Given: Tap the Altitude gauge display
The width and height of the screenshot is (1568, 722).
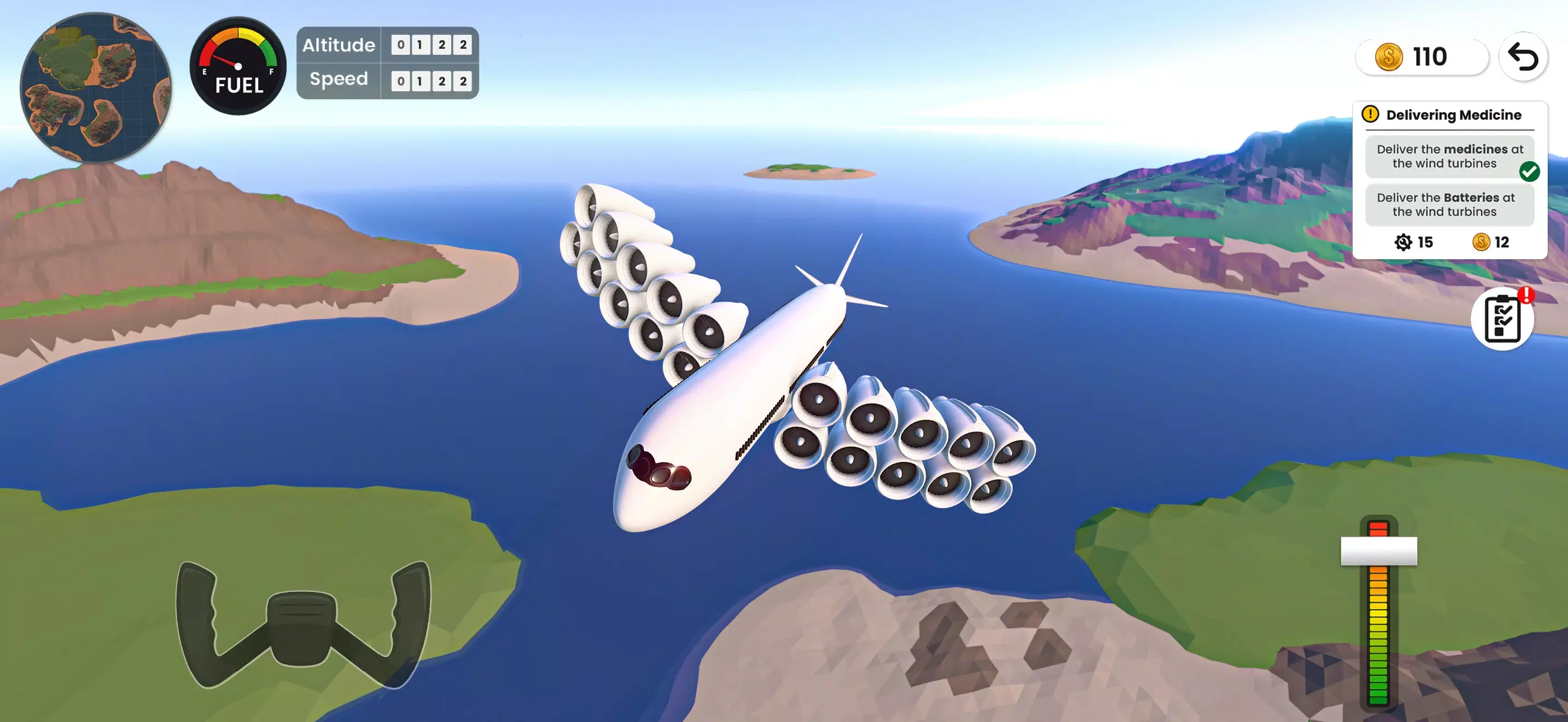Looking at the screenshot, I should coord(386,45).
